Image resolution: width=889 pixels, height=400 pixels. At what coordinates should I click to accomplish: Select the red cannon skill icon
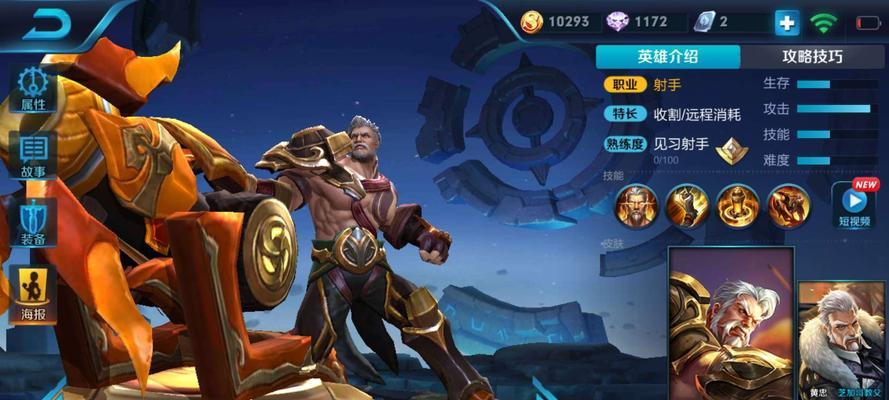coord(788,205)
